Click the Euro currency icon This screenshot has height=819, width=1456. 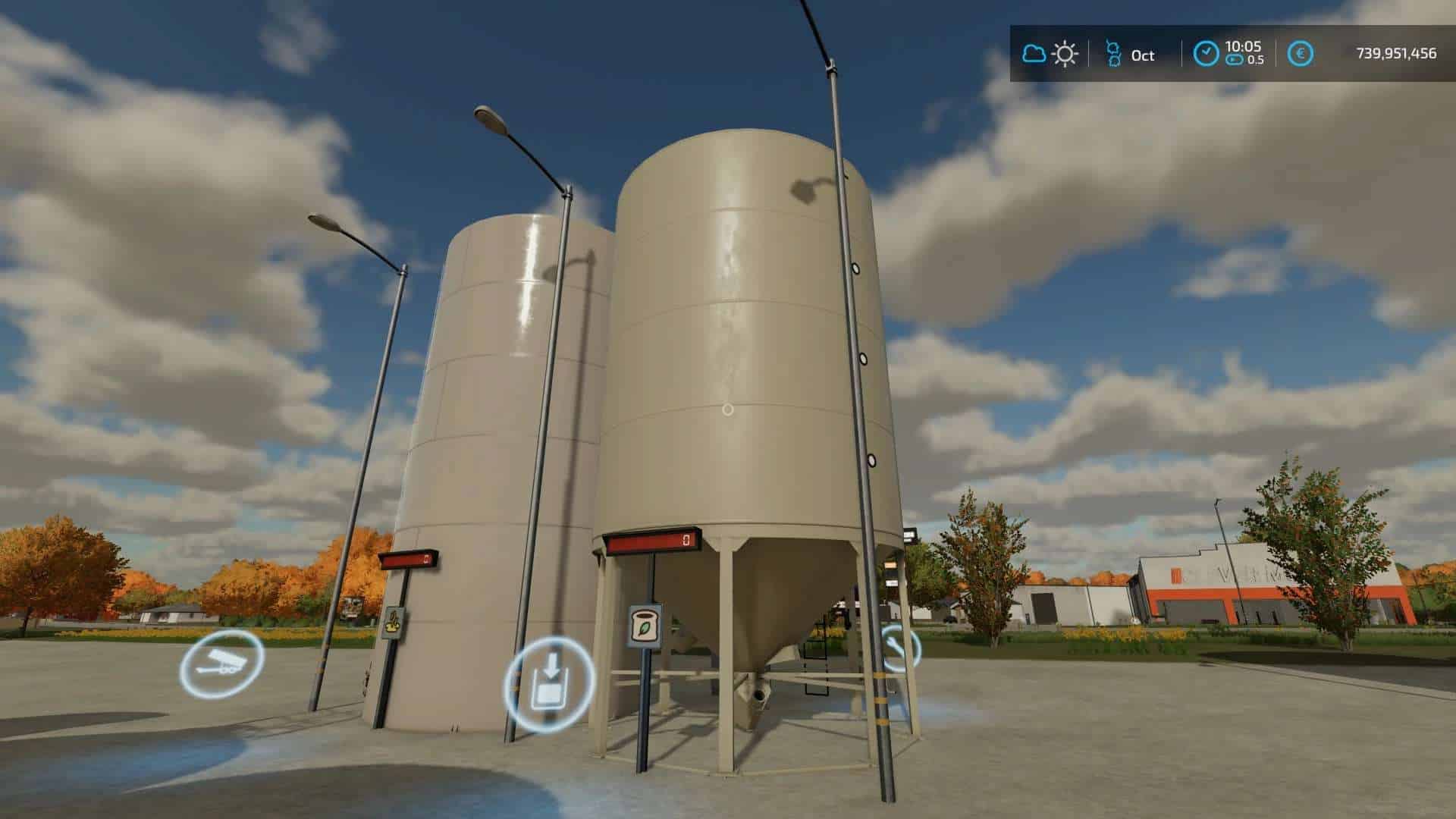[1301, 53]
